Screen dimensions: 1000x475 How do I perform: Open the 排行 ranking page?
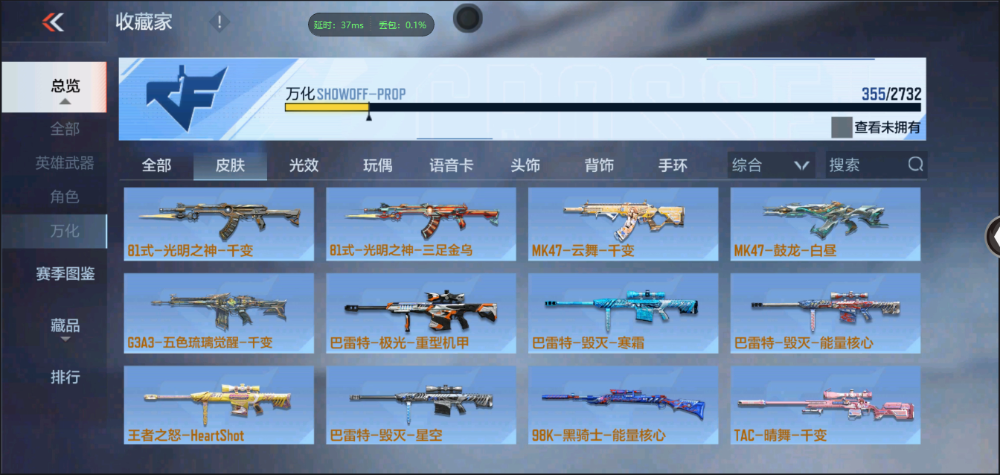[65, 377]
